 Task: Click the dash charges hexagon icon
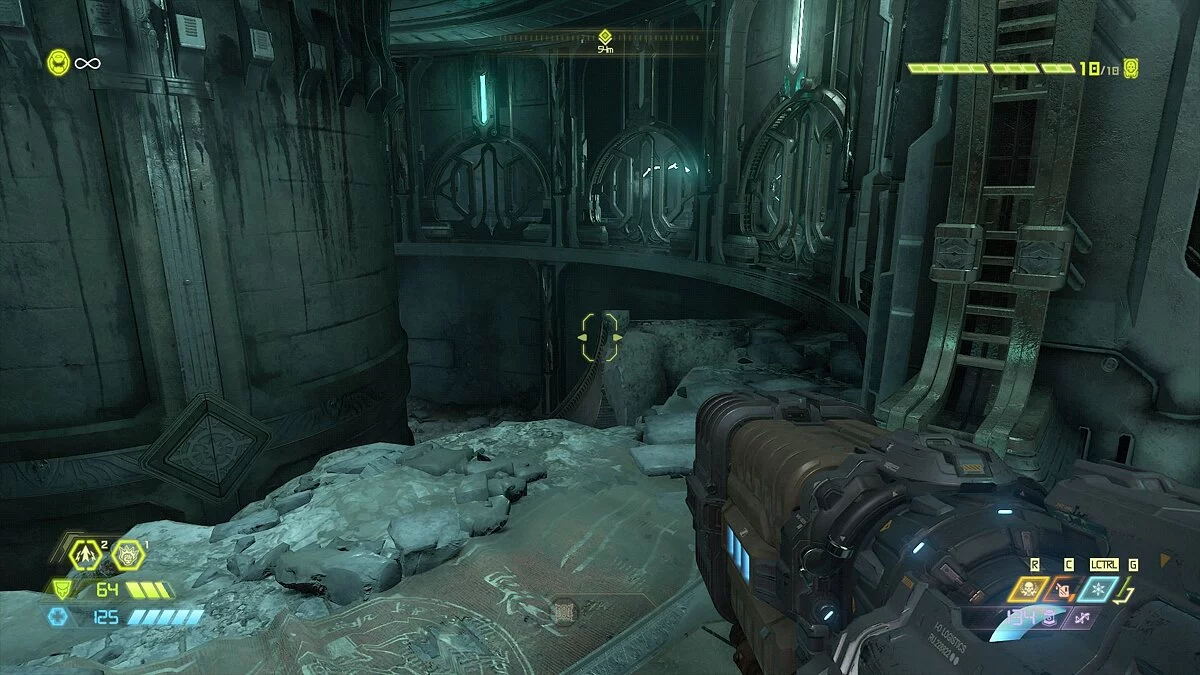click(84, 553)
